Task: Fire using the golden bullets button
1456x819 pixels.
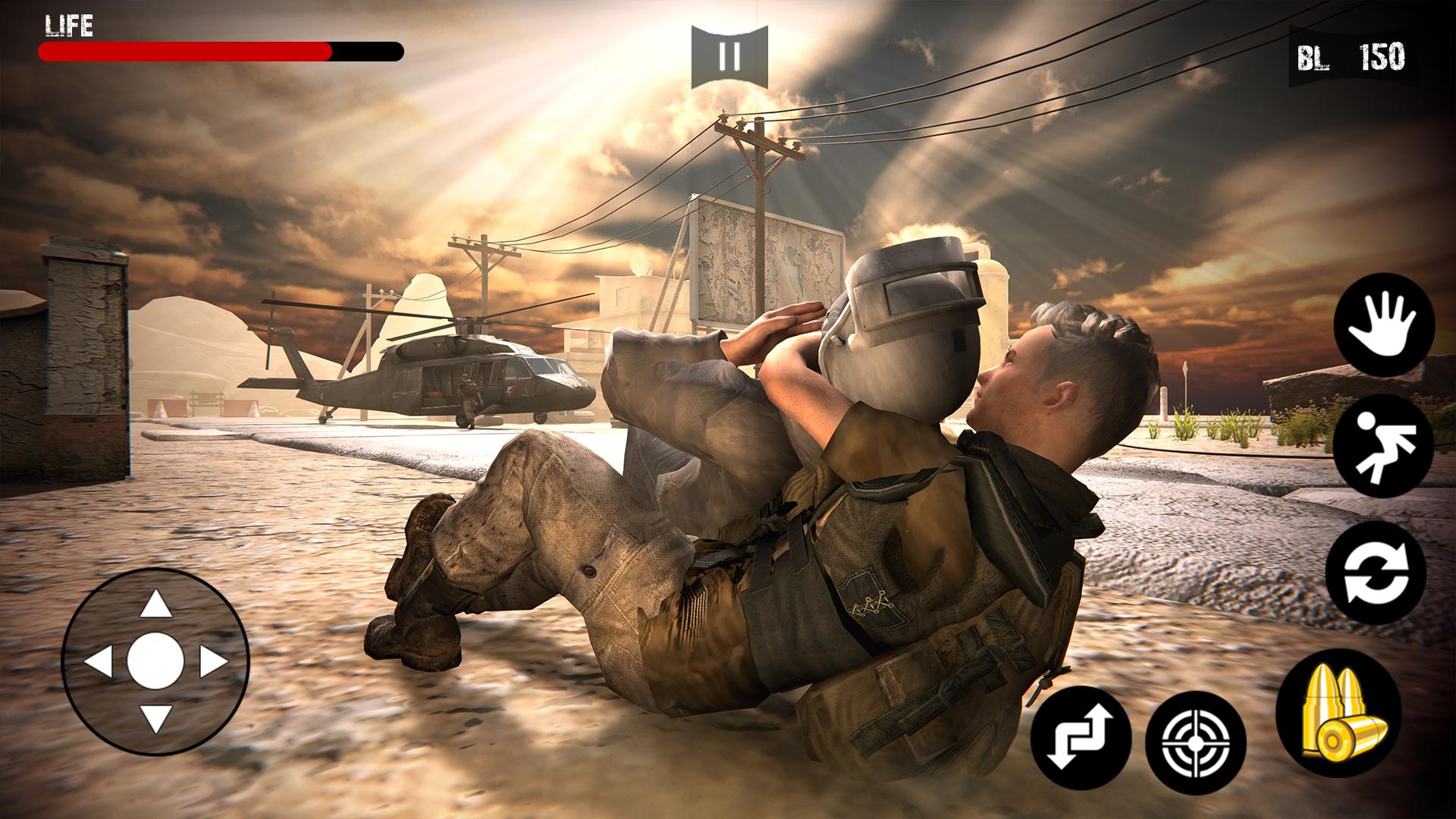Action: coord(1339,712)
